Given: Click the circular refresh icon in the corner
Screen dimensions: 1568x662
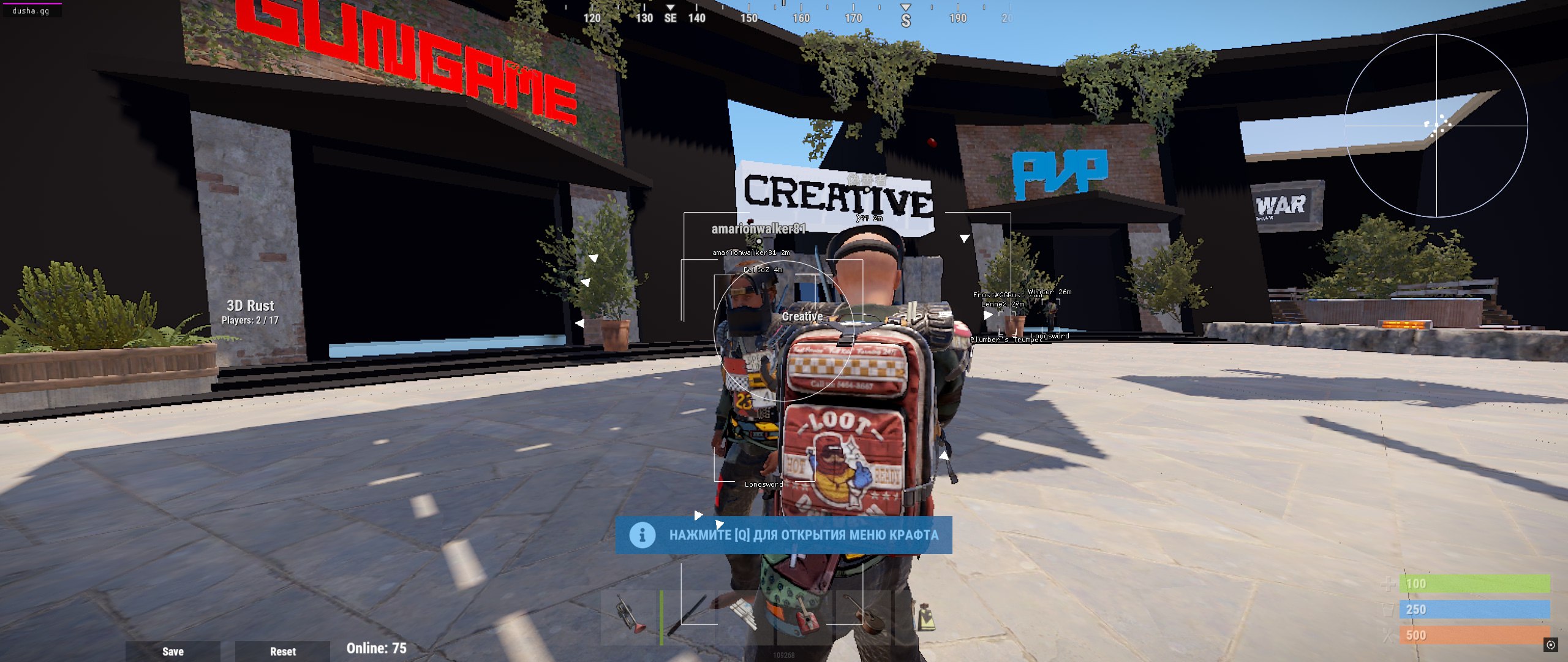Looking at the screenshot, I should click(x=1550, y=644).
